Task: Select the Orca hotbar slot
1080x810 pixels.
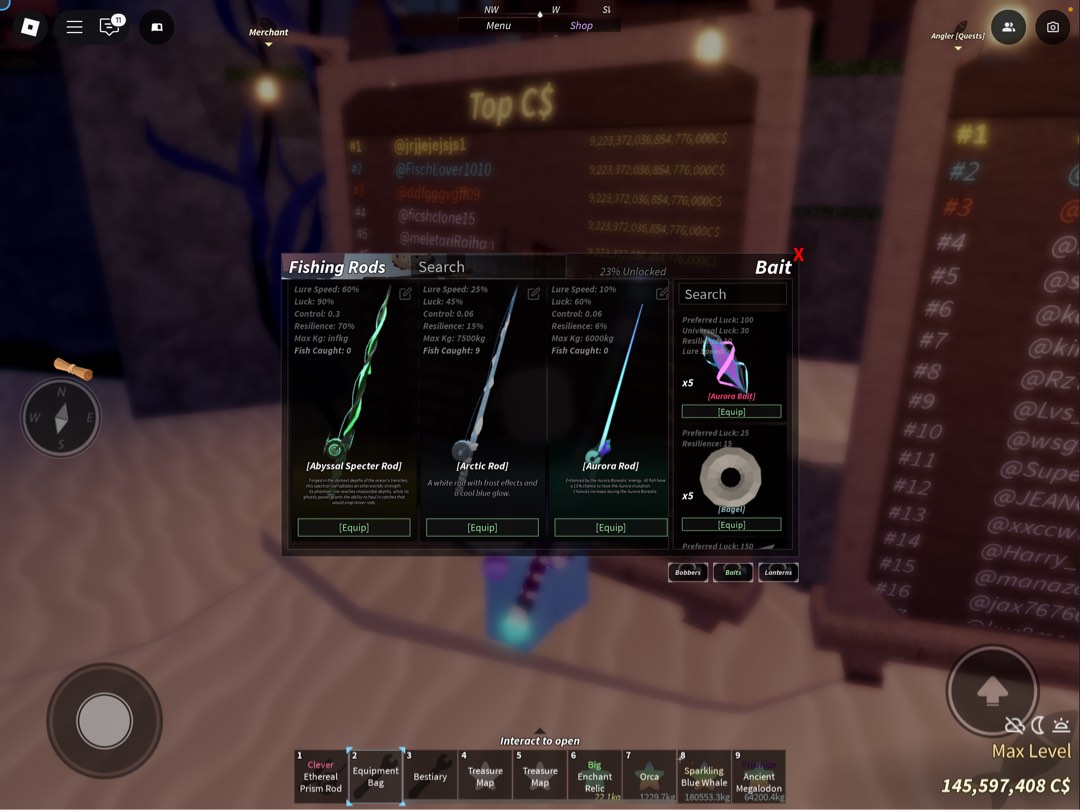Action: (649, 776)
